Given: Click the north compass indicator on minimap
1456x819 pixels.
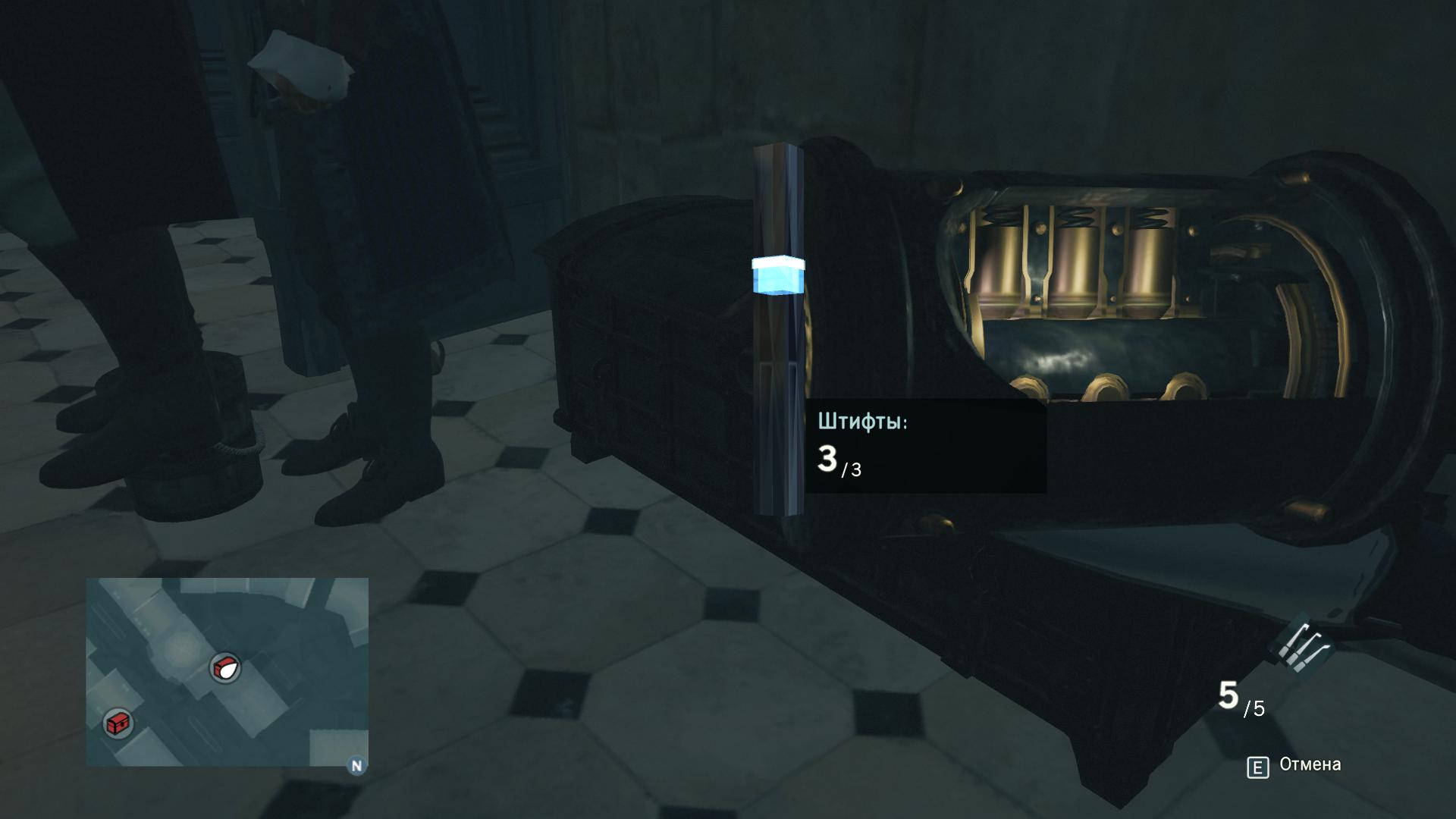Looking at the screenshot, I should (356, 765).
